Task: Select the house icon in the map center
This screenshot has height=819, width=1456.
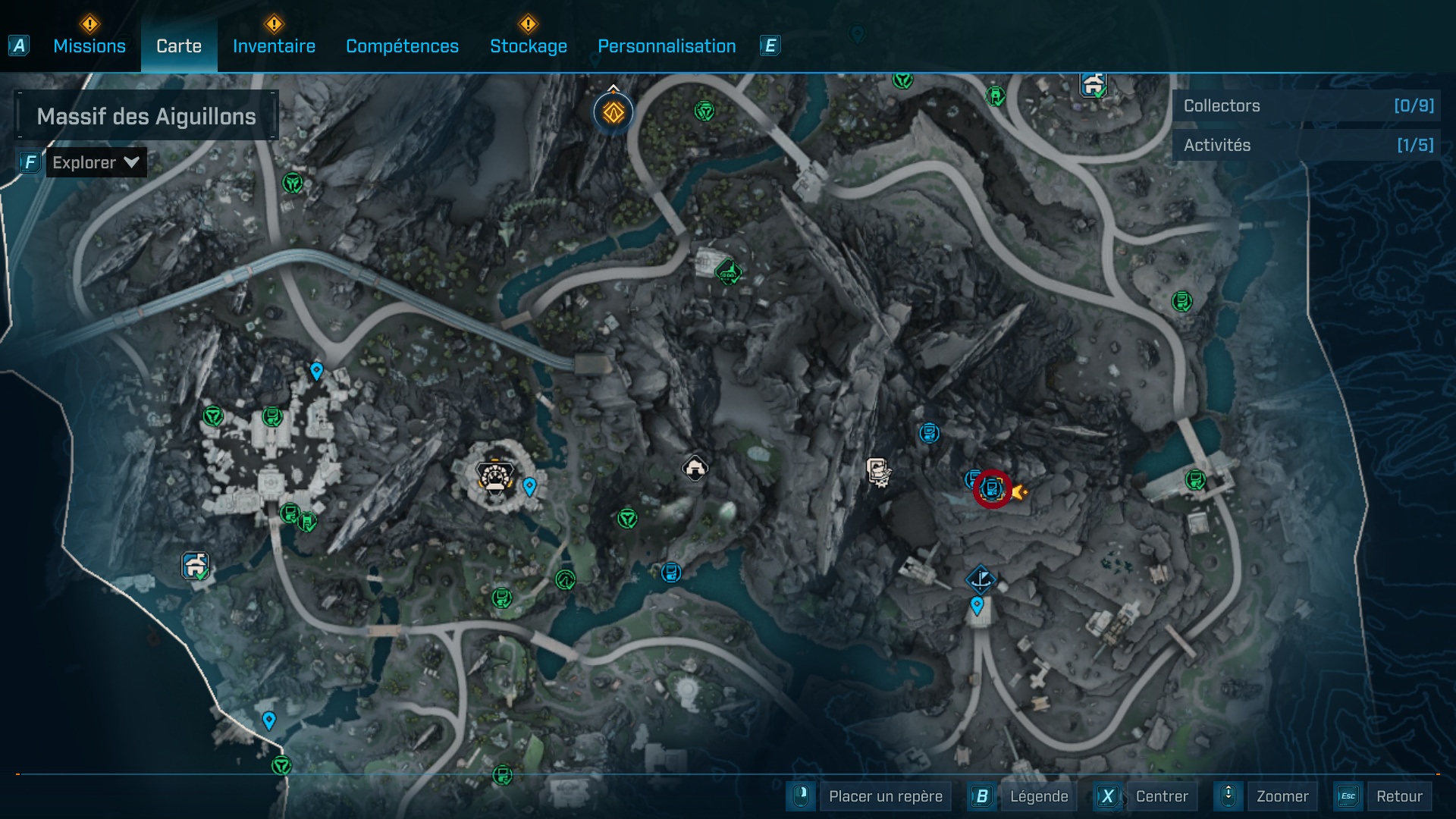Action: tap(695, 467)
